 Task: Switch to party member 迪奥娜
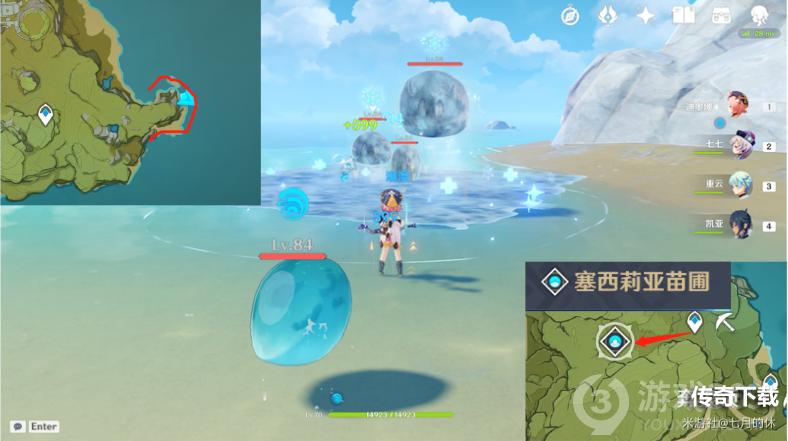click(x=739, y=106)
